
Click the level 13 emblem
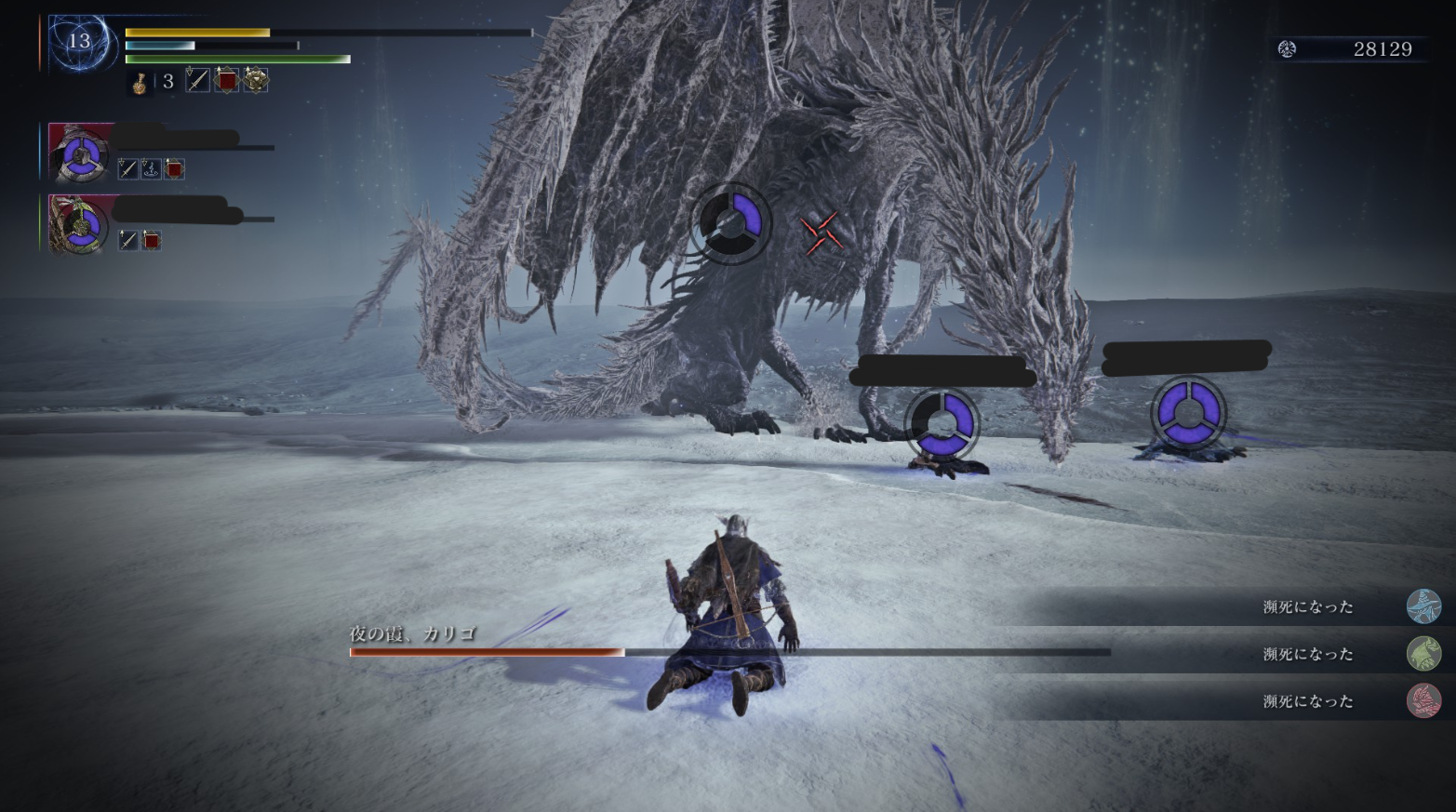pyautogui.click(x=80, y=42)
